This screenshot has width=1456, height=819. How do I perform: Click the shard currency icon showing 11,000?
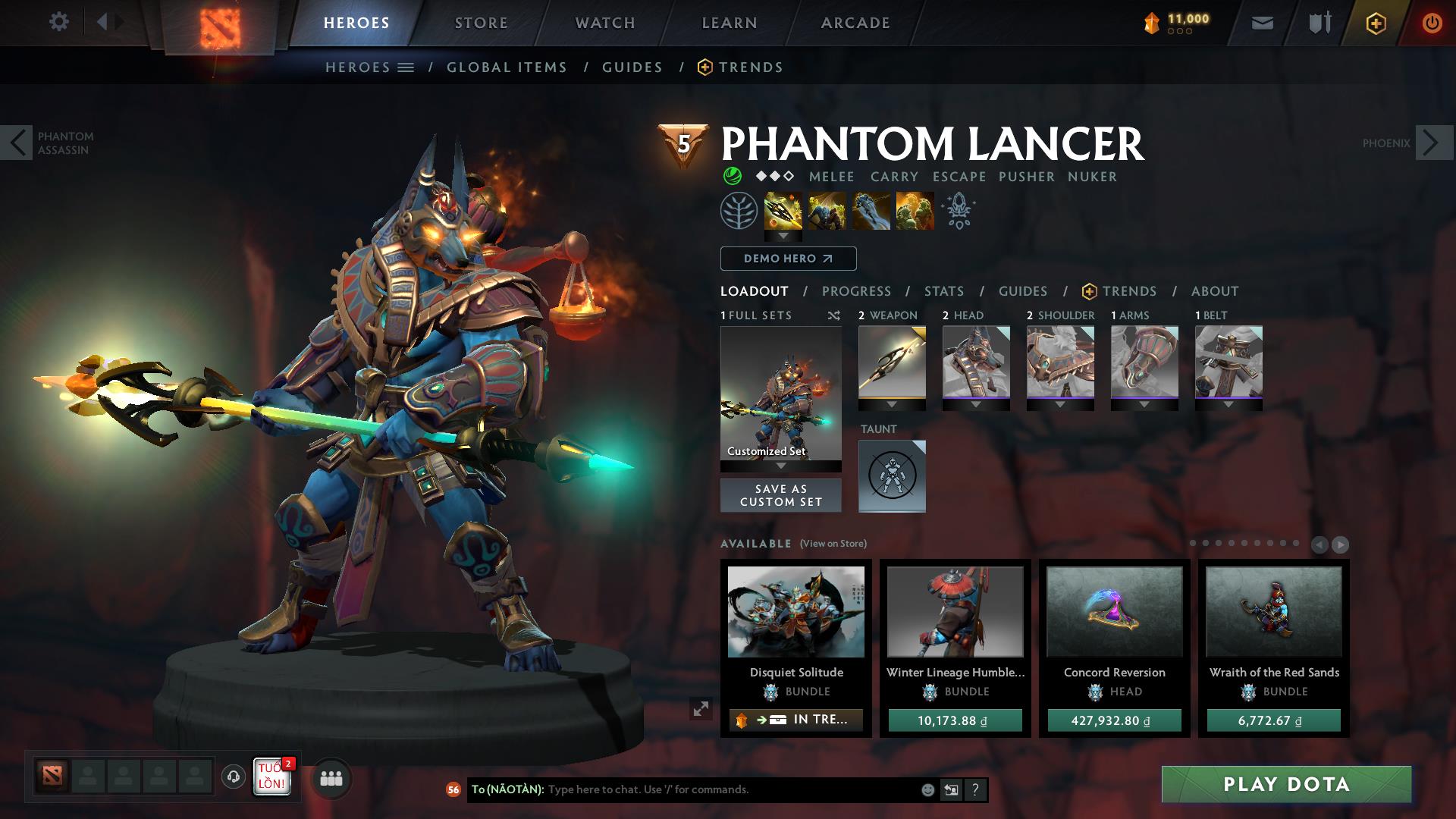coord(1153,23)
